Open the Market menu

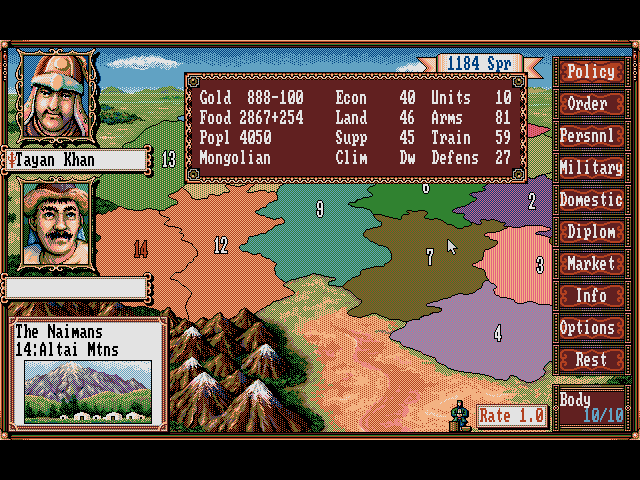(591, 264)
